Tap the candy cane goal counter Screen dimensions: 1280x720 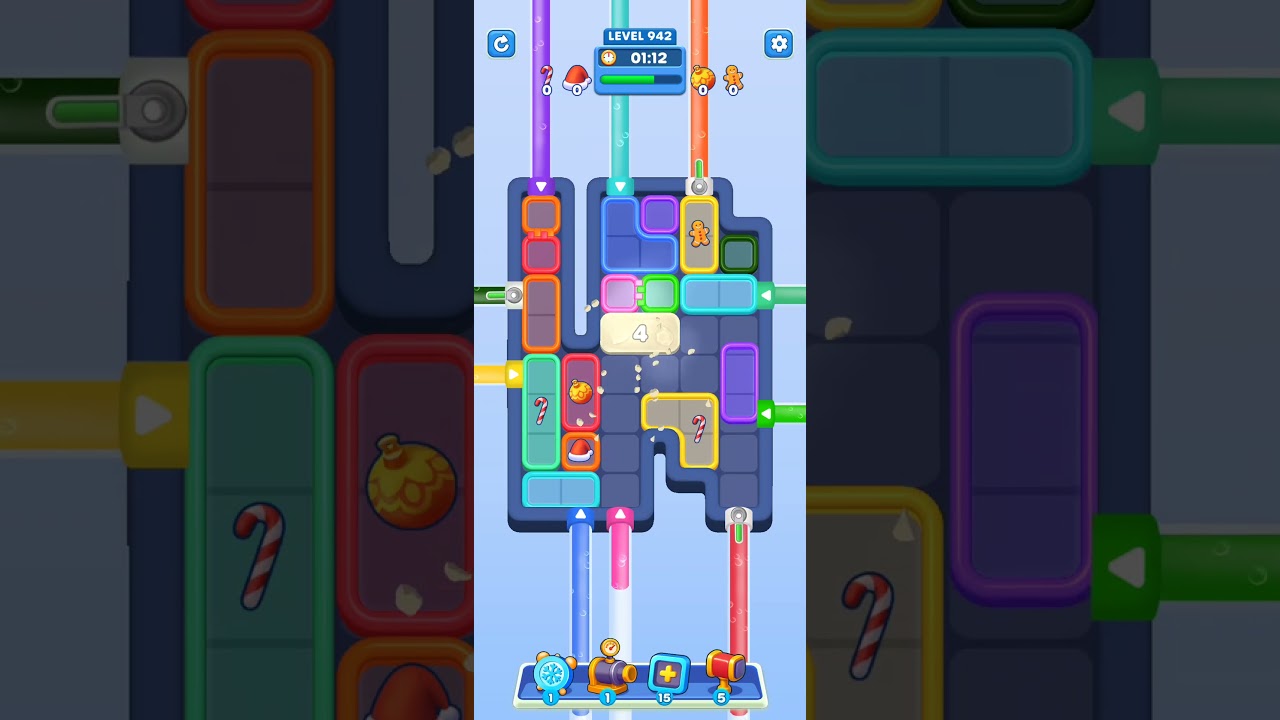point(546,78)
